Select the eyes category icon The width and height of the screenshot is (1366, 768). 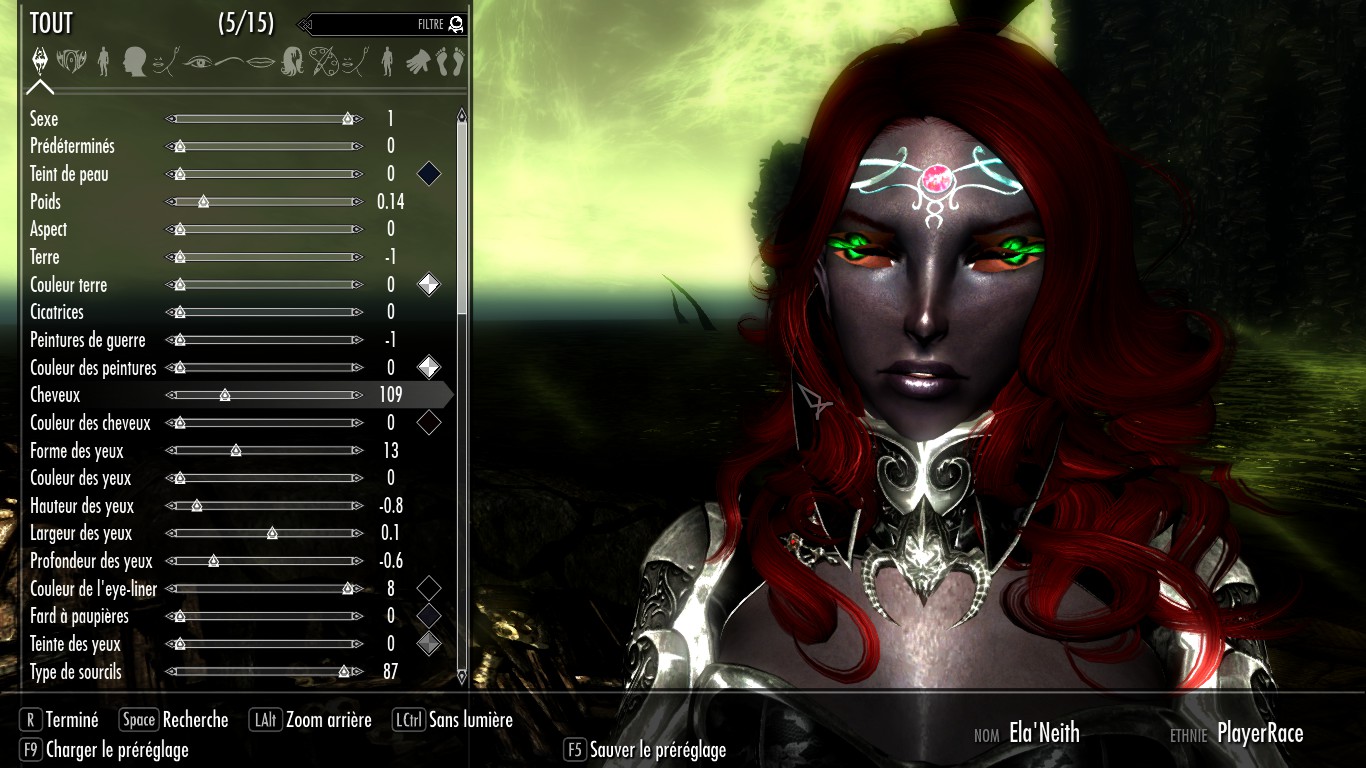(200, 62)
